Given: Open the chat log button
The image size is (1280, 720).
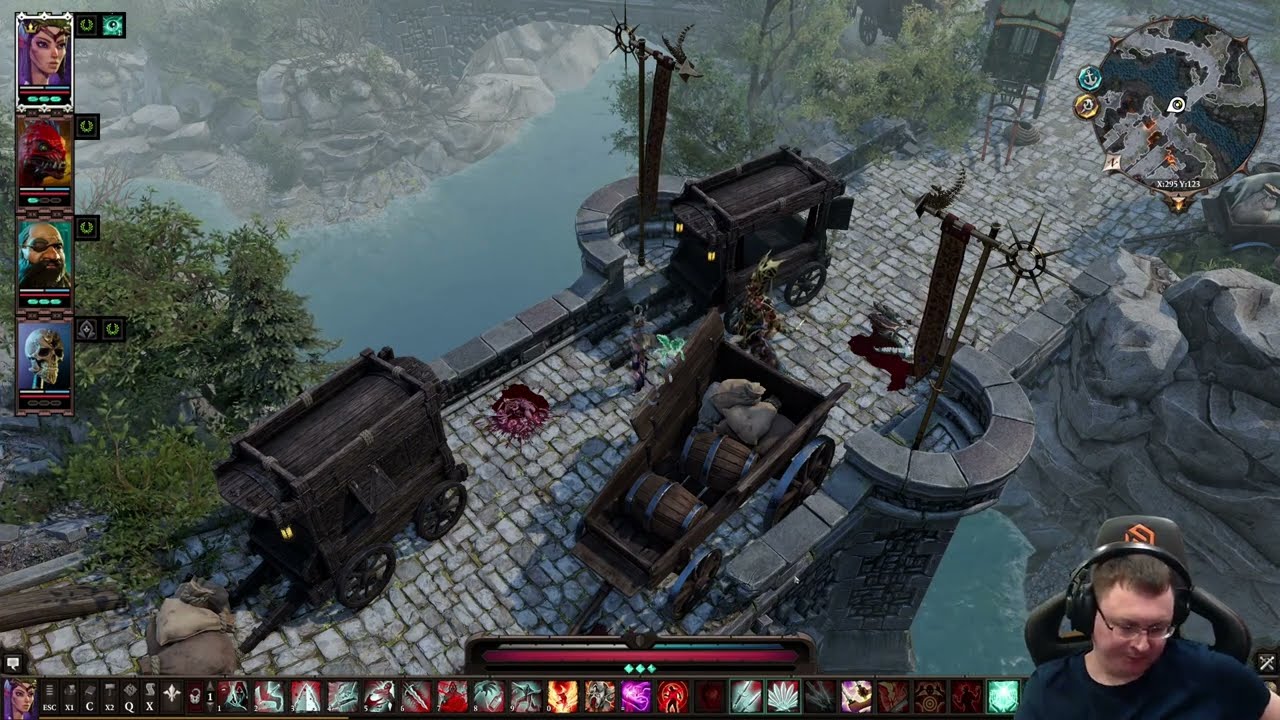Looking at the screenshot, I should [13, 663].
